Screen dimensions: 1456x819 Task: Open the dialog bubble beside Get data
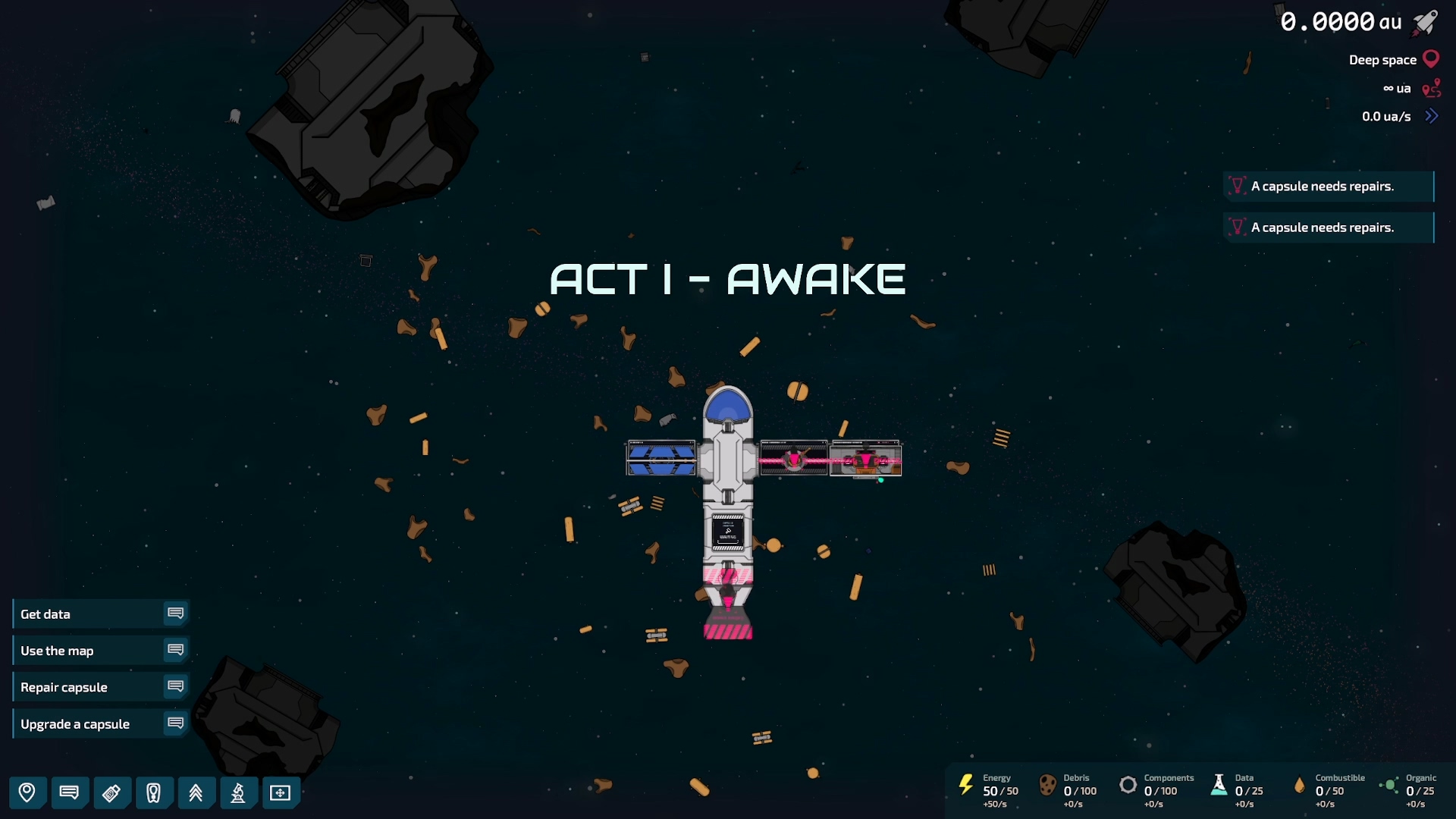click(176, 613)
